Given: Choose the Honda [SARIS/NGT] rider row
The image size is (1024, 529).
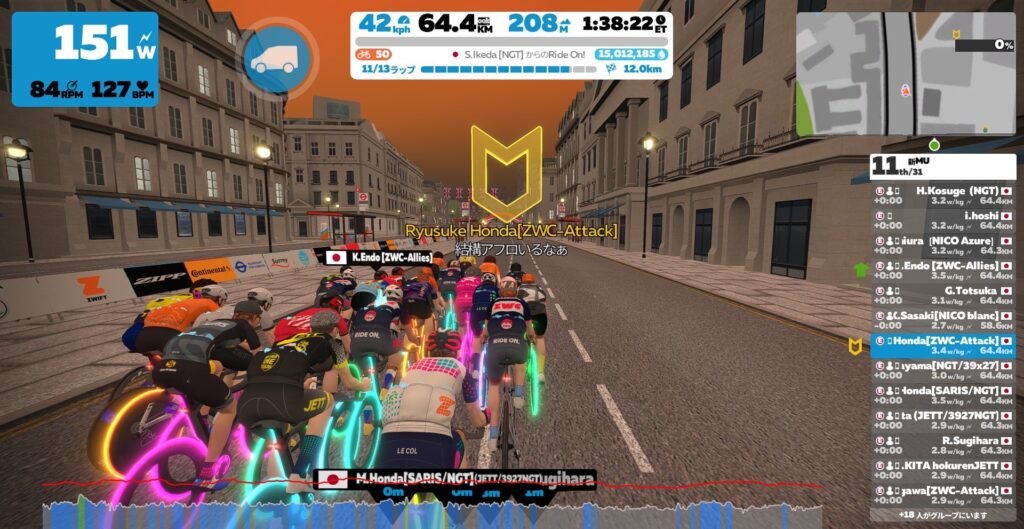Looking at the screenshot, I should pos(943,395).
